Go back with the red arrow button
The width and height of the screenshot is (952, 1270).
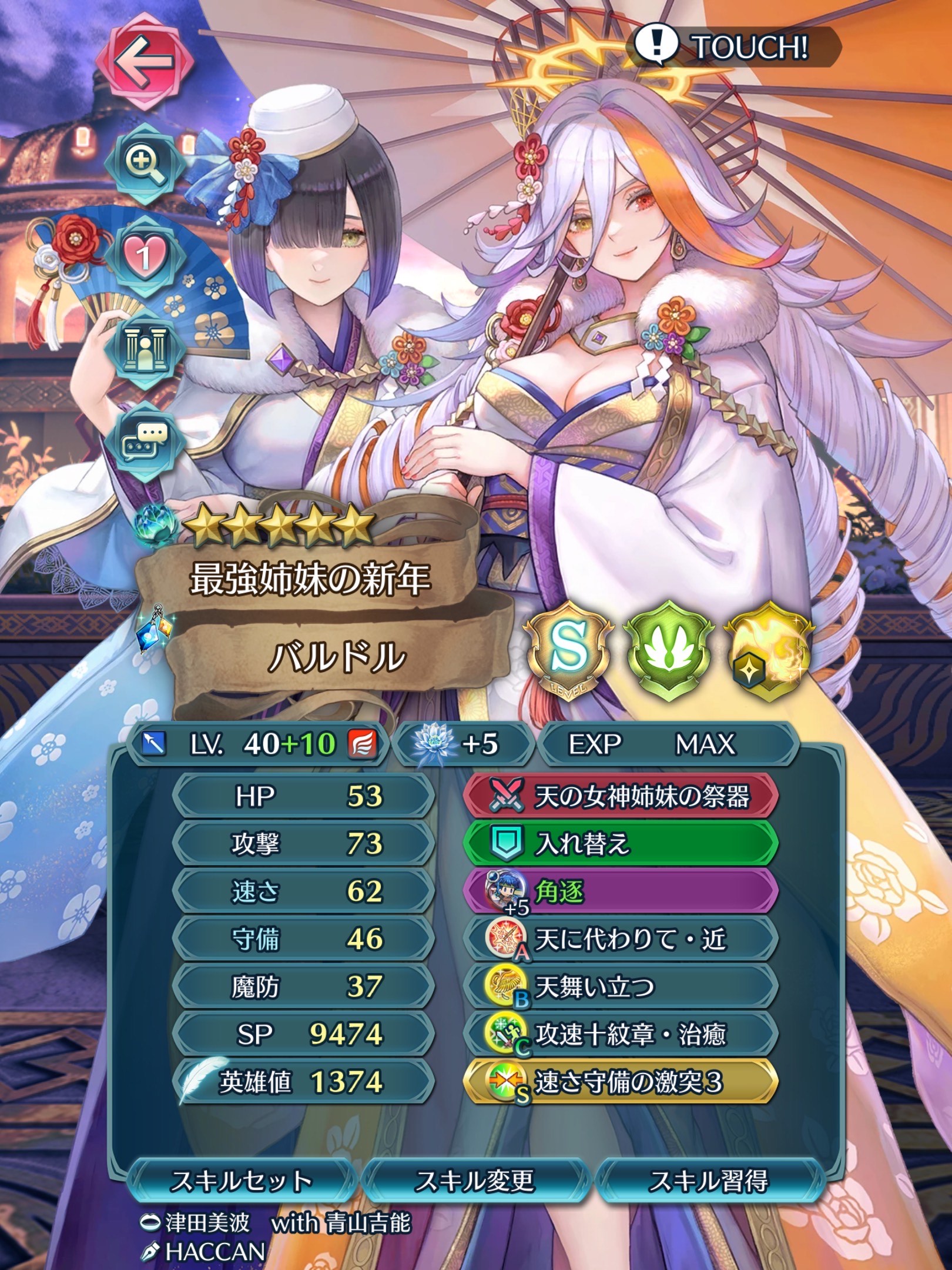coord(145,61)
